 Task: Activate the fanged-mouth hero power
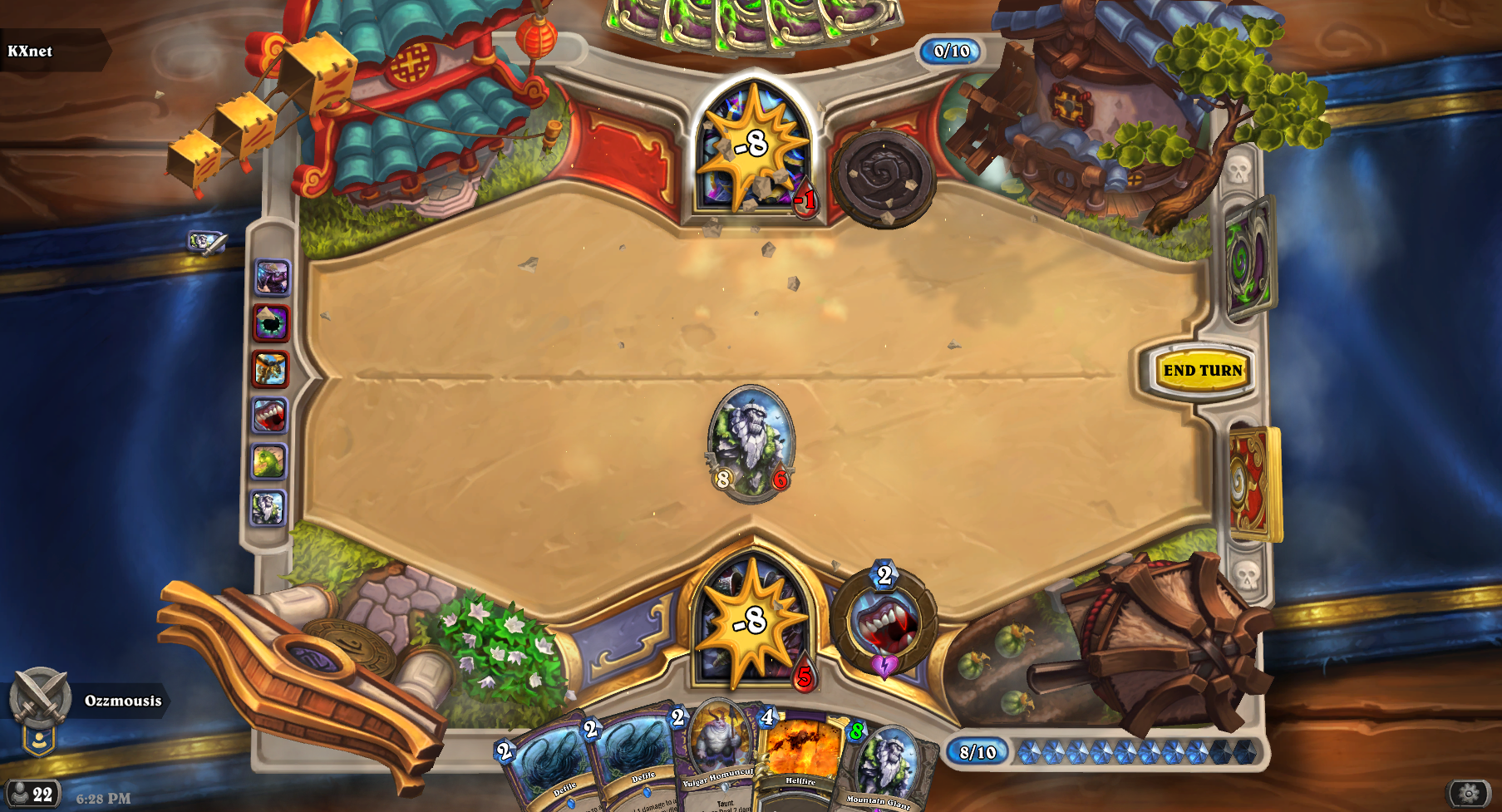[884, 622]
